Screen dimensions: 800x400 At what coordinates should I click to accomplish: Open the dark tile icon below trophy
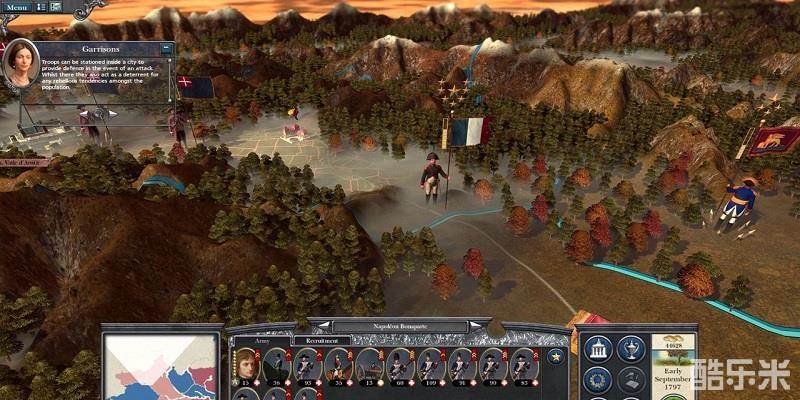click(631, 379)
